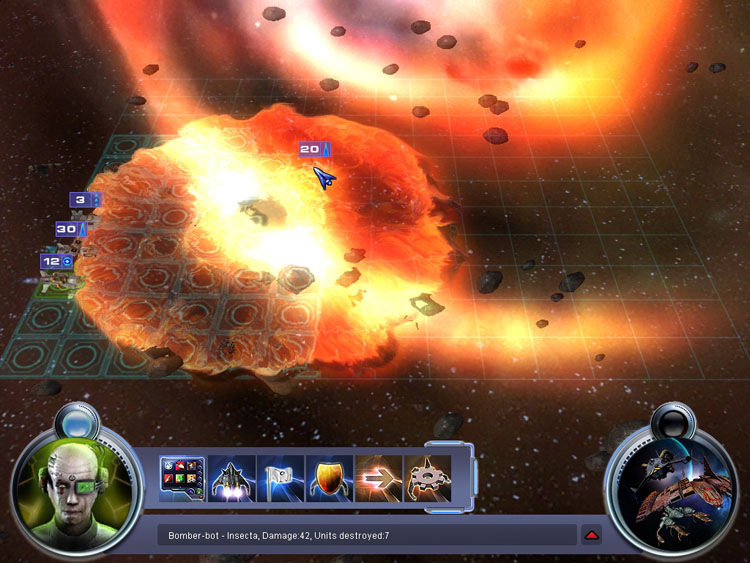Pick the unit stack labeled 30

[x=70, y=230]
